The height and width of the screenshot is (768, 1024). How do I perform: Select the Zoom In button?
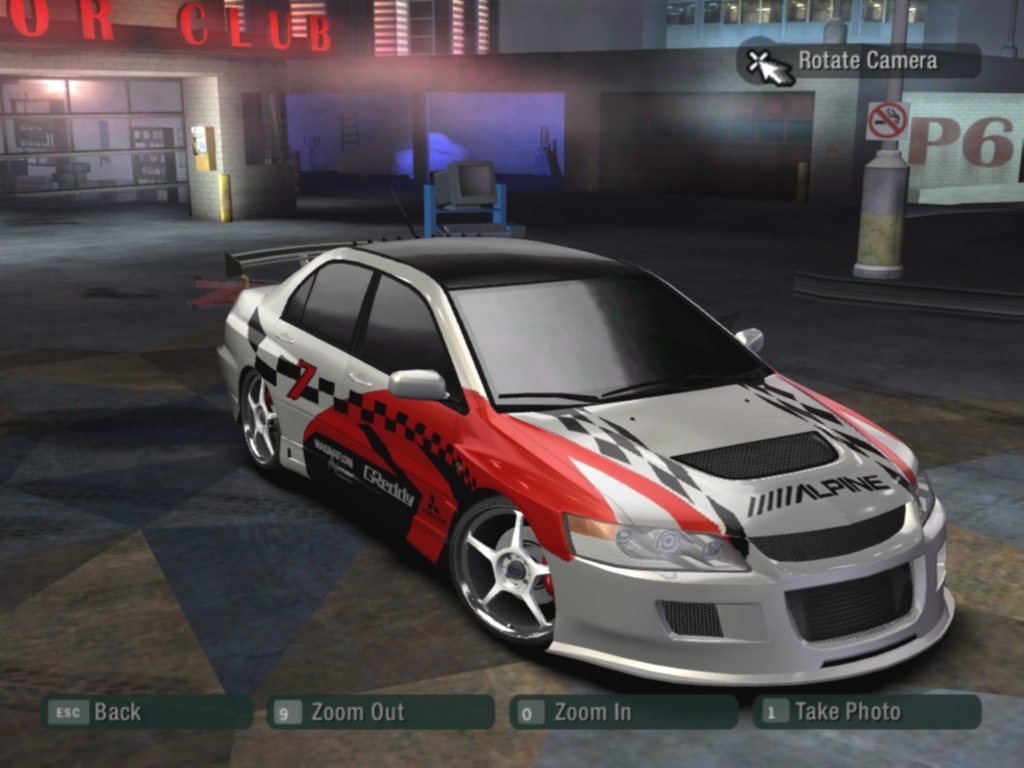(x=623, y=712)
